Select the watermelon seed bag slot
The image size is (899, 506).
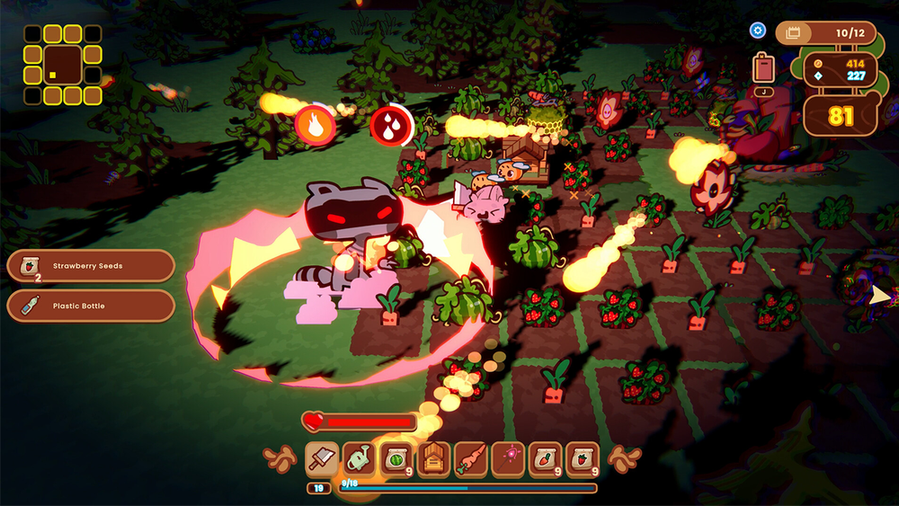[396, 459]
